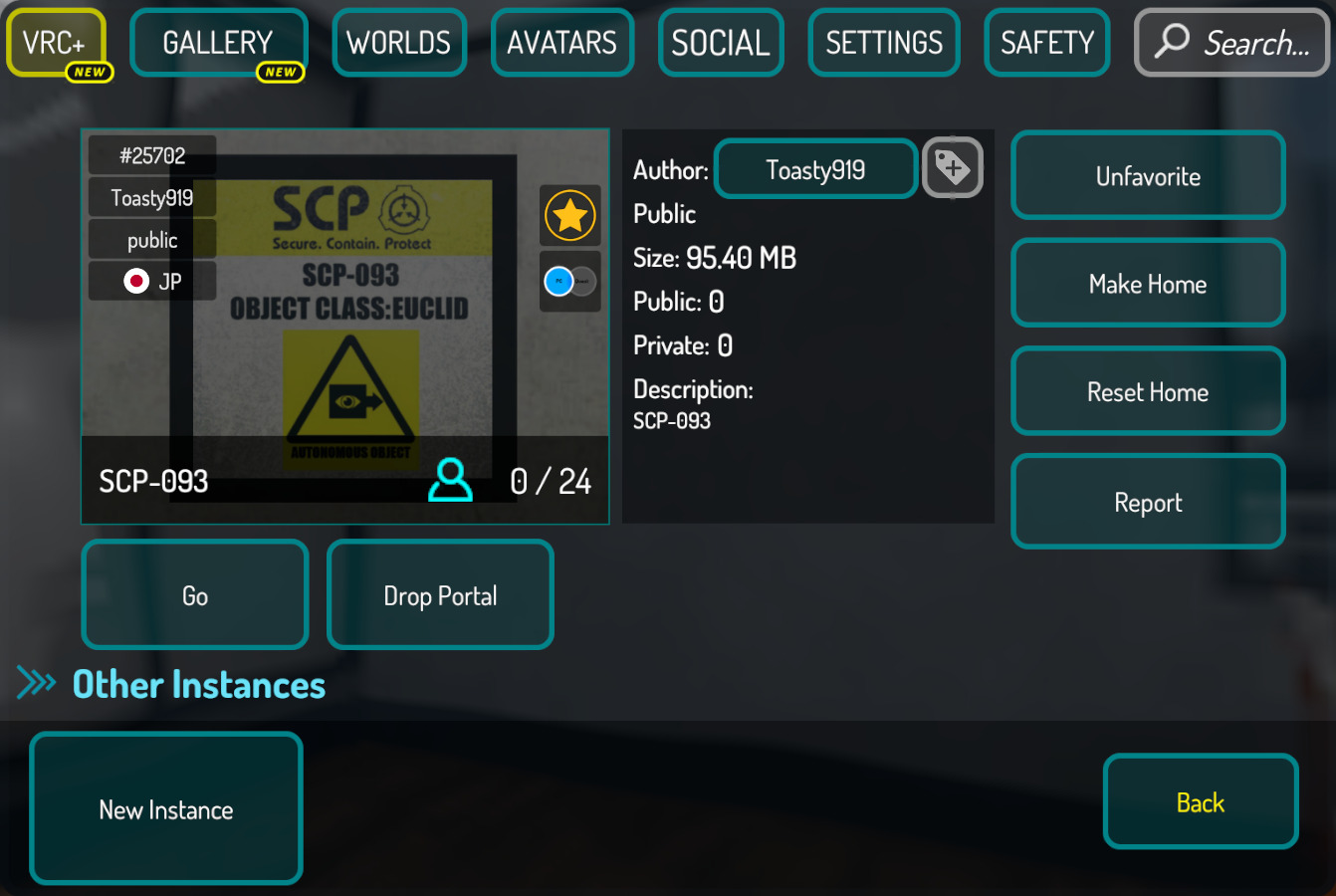The height and width of the screenshot is (896, 1336).
Task: Go Back to the previous menu
Action: [x=1201, y=802]
